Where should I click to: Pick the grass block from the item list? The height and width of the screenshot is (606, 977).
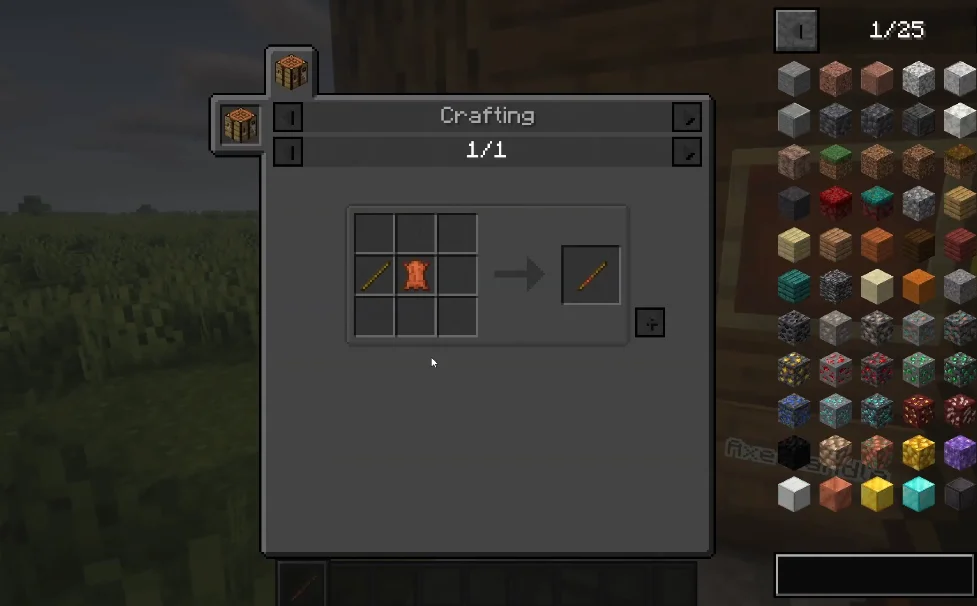(836, 160)
